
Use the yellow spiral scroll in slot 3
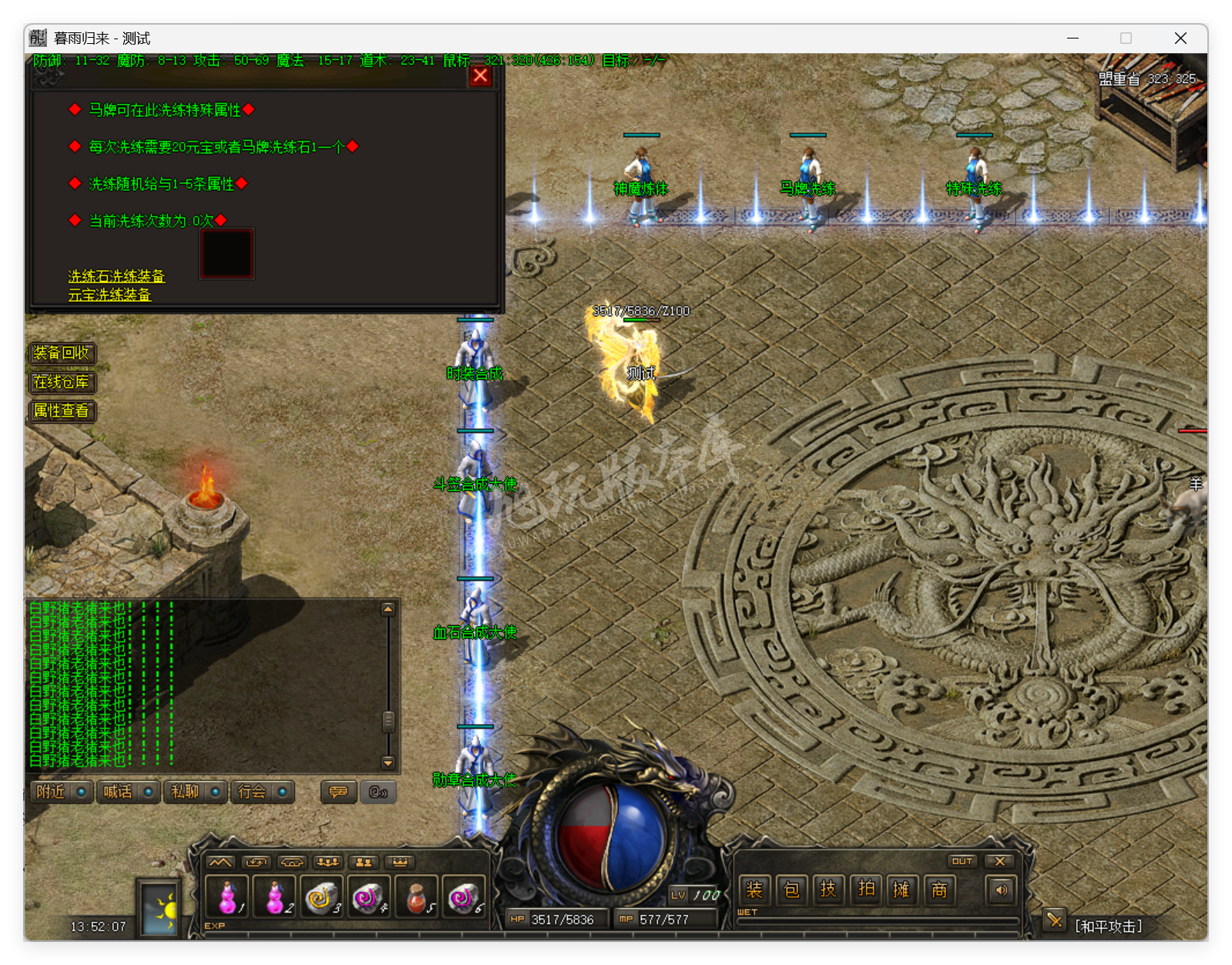[321, 896]
